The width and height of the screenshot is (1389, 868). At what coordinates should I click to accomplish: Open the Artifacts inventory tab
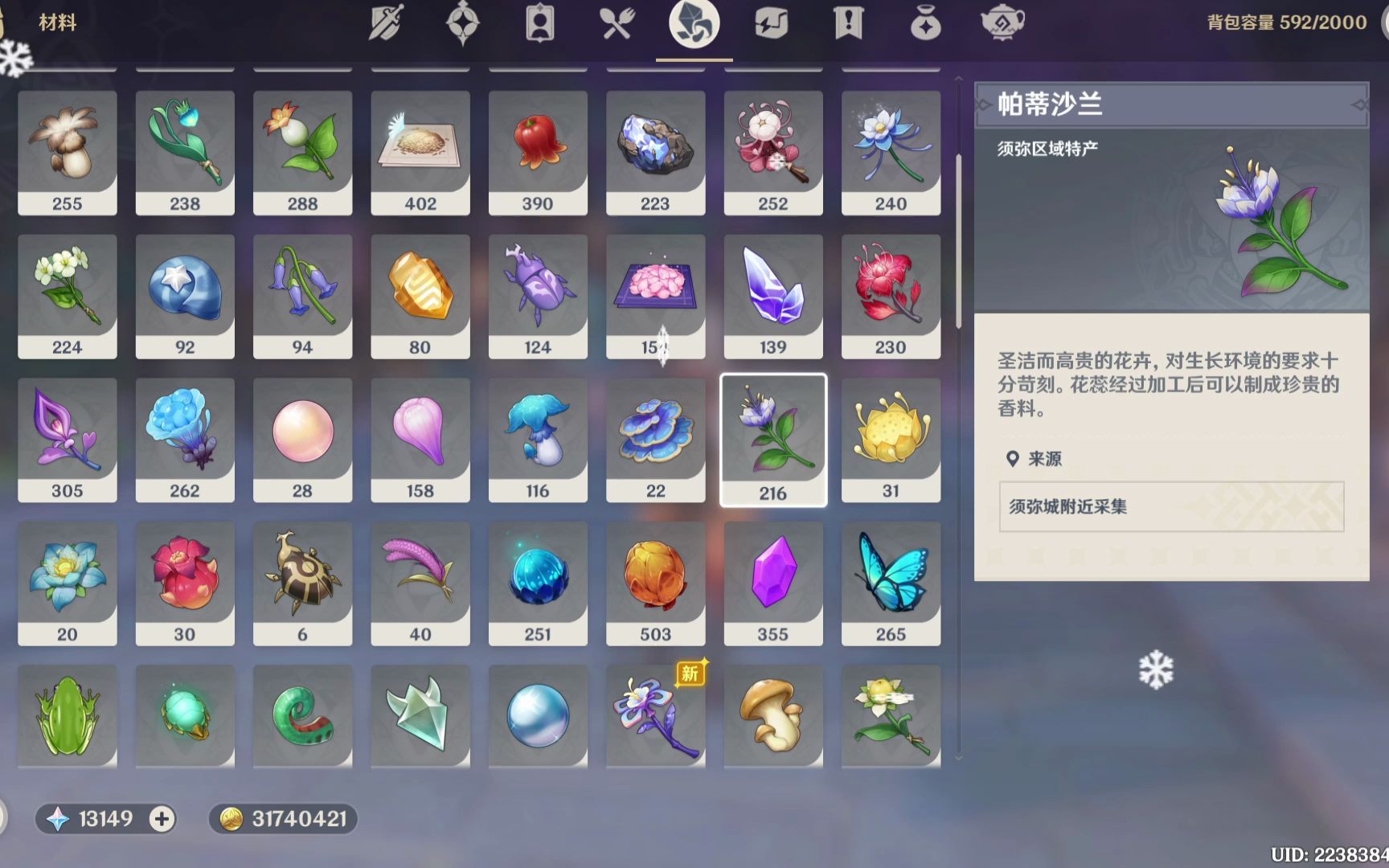click(x=461, y=24)
